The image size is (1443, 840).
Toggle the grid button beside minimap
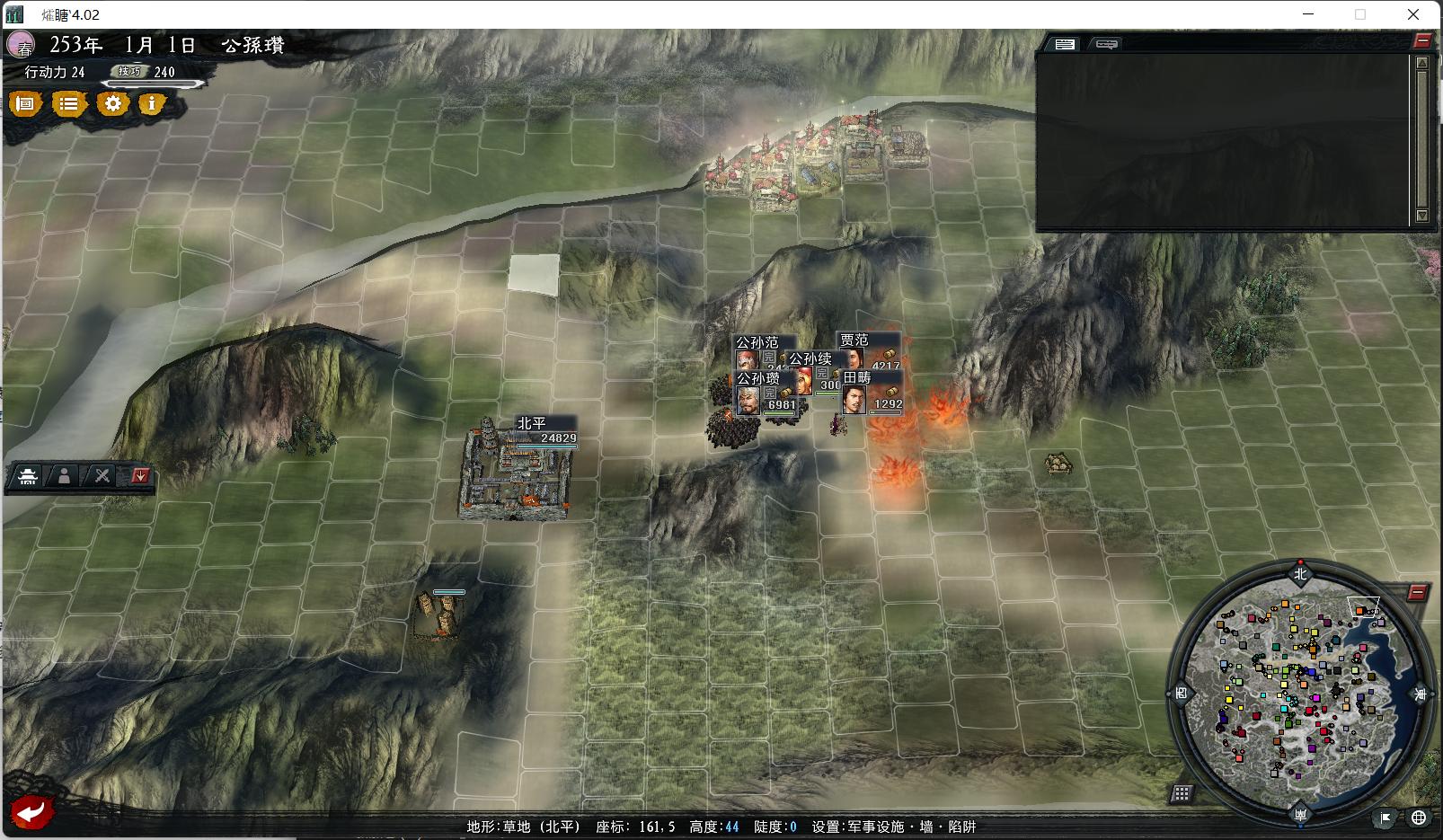1182,793
